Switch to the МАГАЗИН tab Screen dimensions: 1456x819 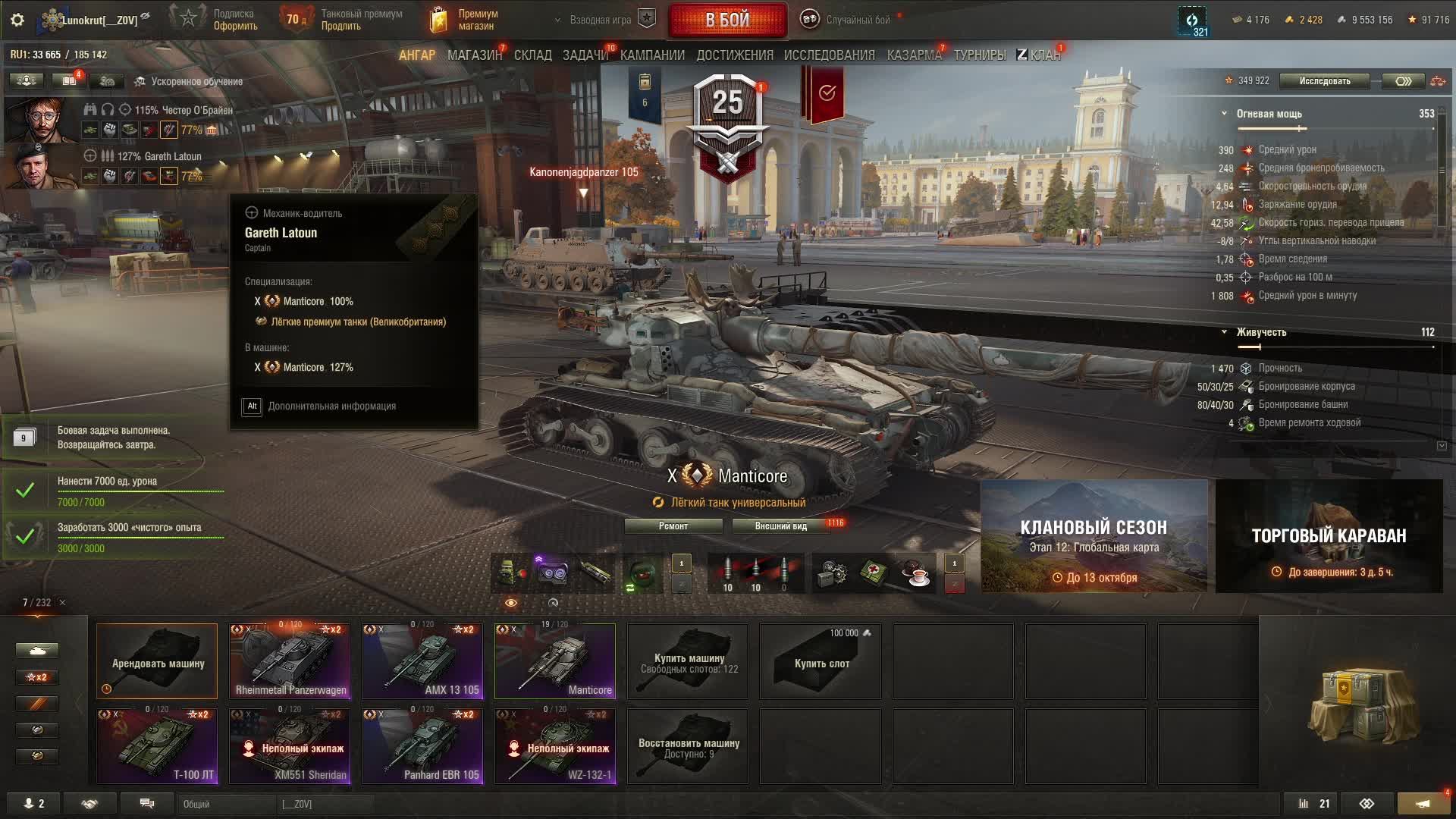[x=474, y=55]
